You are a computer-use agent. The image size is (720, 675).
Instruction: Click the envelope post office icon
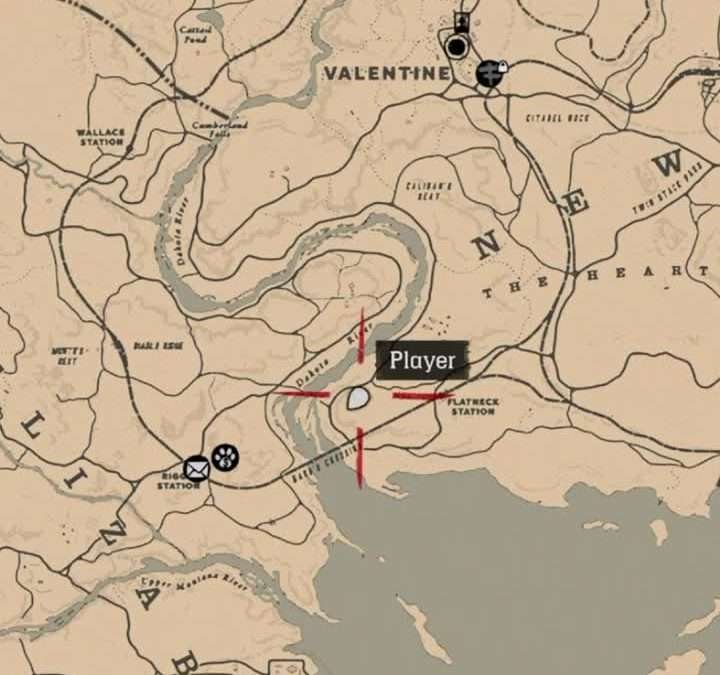[197, 466]
